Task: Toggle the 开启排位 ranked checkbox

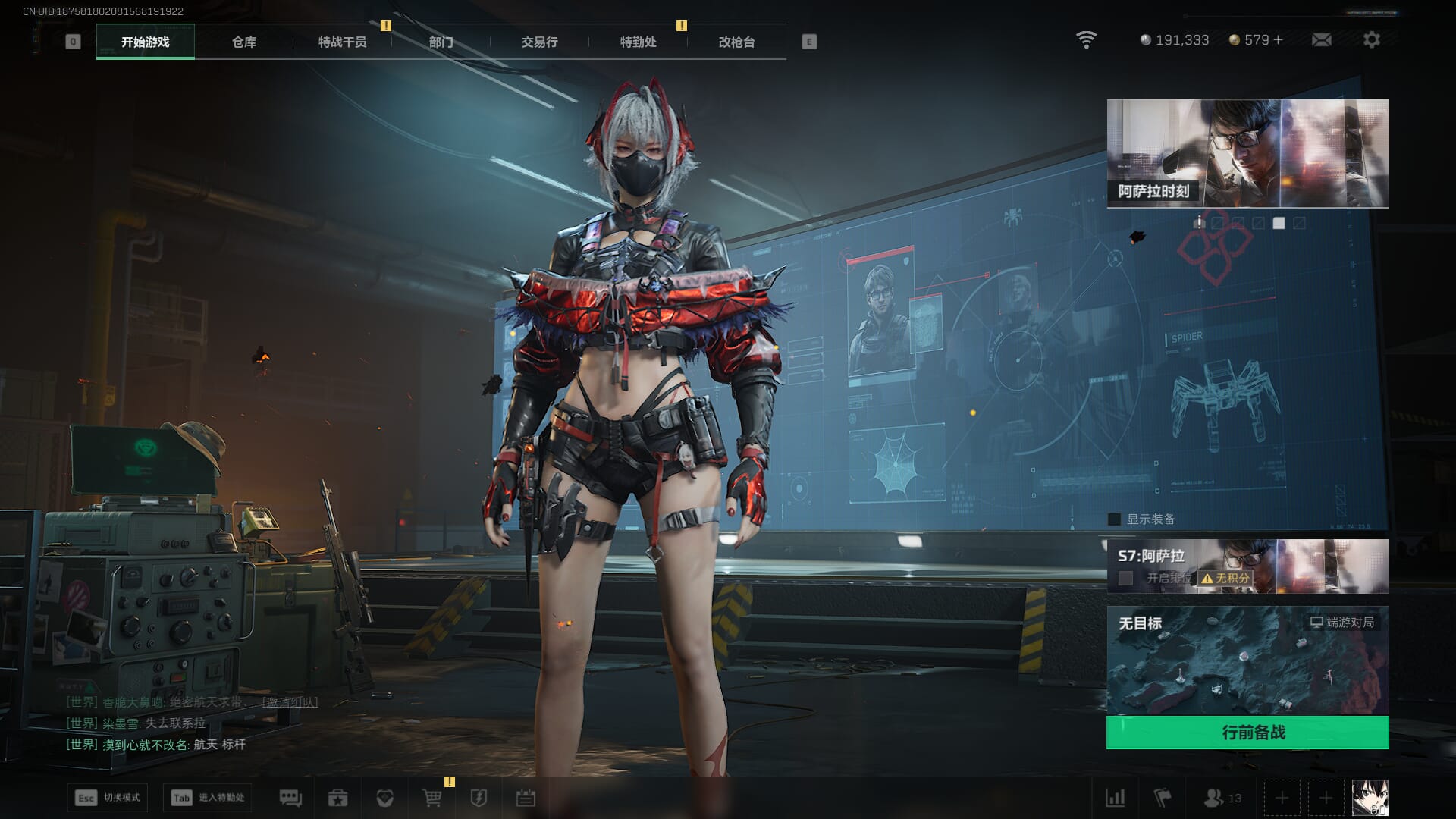Action: tap(1126, 578)
